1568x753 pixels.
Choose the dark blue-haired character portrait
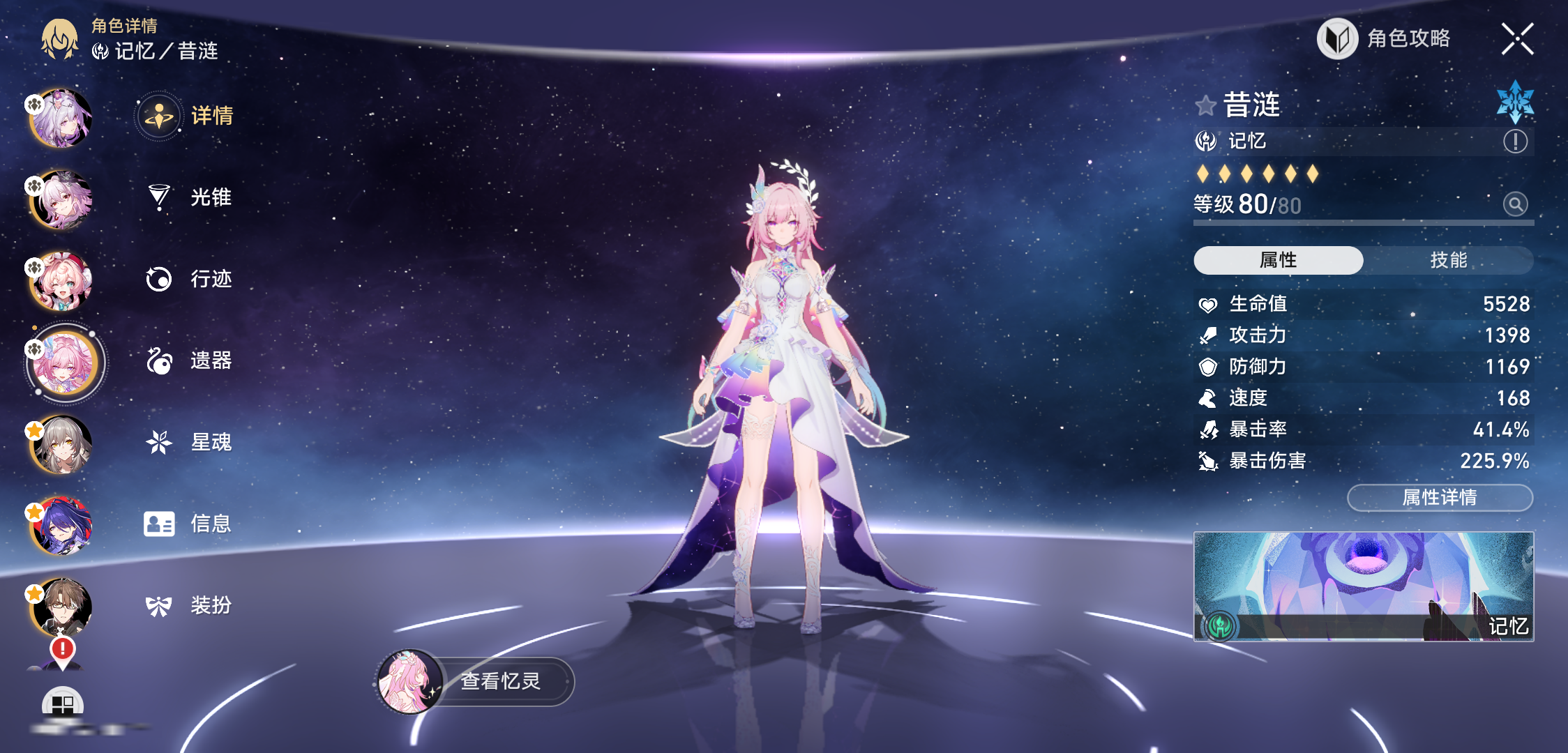62,525
